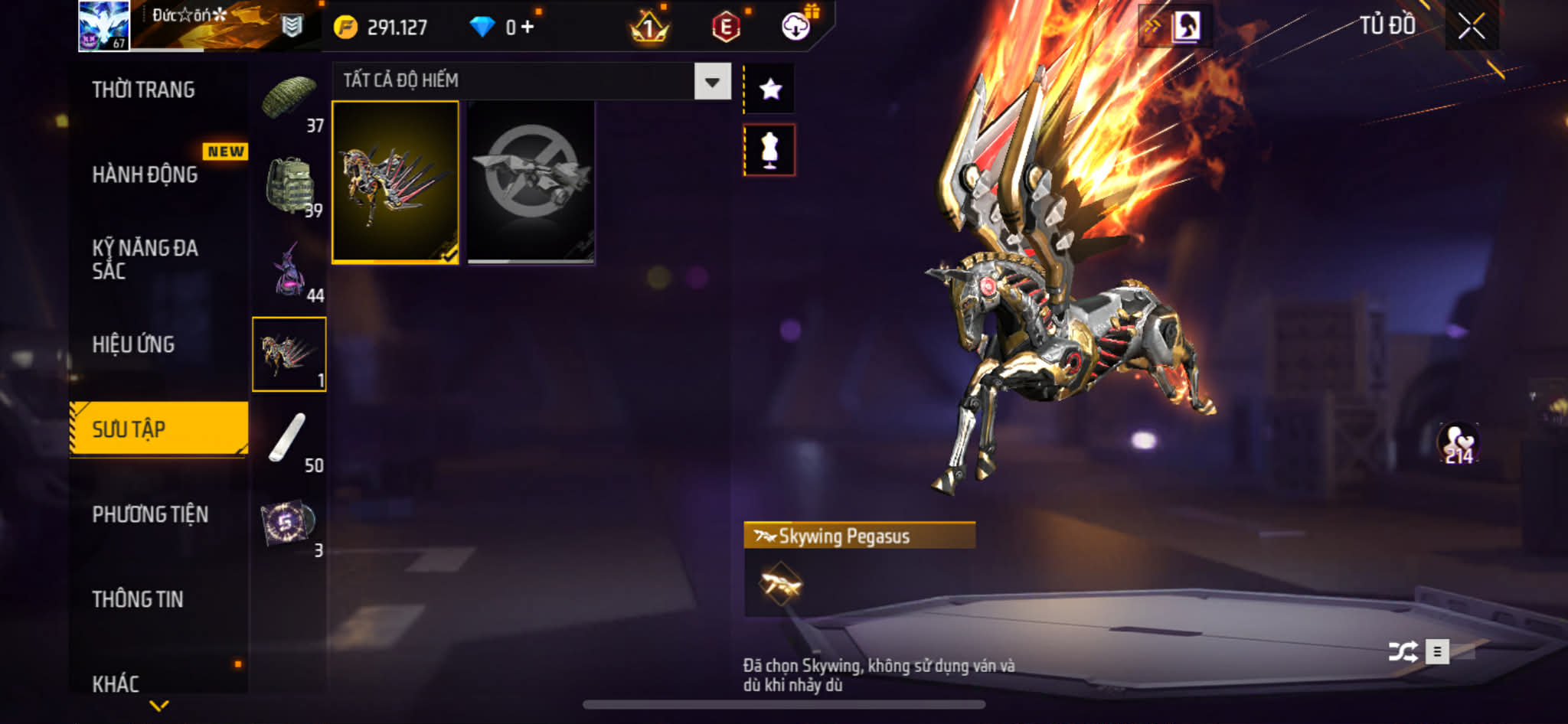Viewport: 1568px width, 724px height.
Task: Select the KỸ NĂNG ĐA SẮC tab
Action: tap(145, 259)
